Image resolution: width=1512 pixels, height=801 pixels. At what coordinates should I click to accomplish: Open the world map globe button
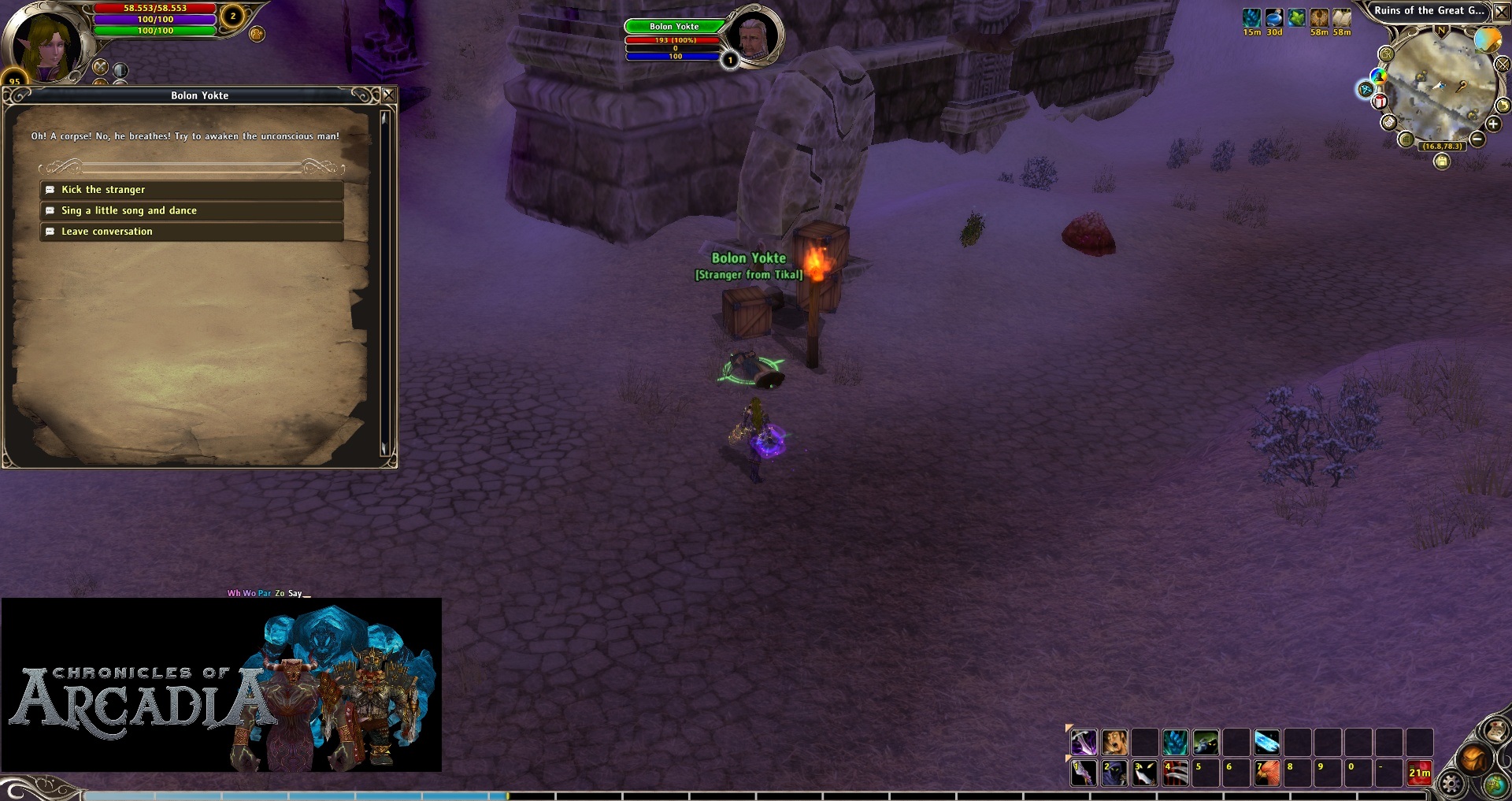pyautogui.click(x=1494, y=785)
